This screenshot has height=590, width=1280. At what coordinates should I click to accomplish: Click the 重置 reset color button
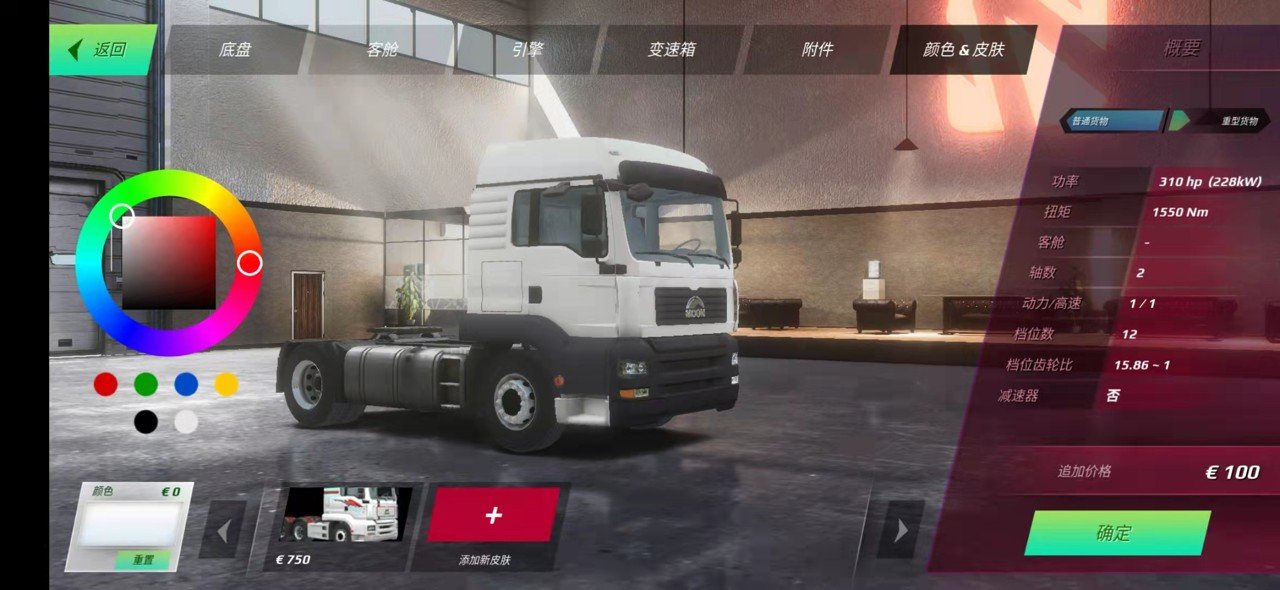[x=143, y=561]
